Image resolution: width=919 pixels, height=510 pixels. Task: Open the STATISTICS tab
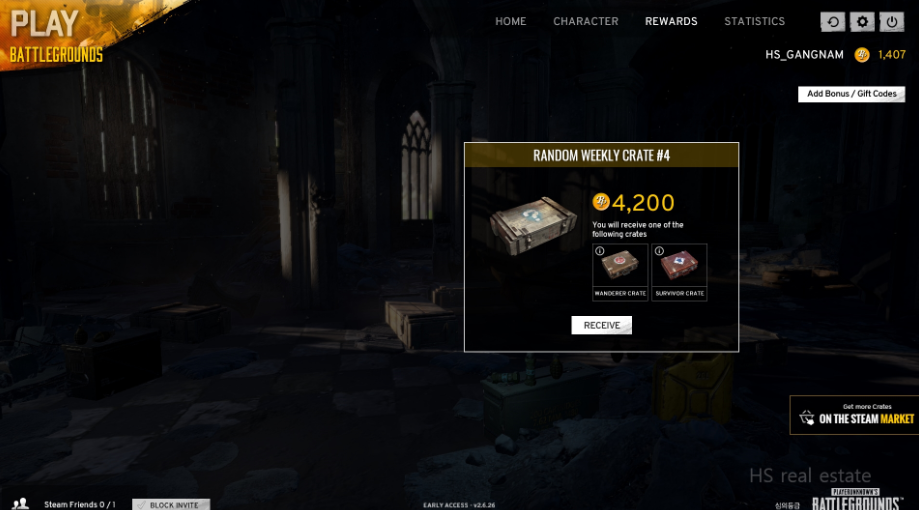(x=755, y=21)
